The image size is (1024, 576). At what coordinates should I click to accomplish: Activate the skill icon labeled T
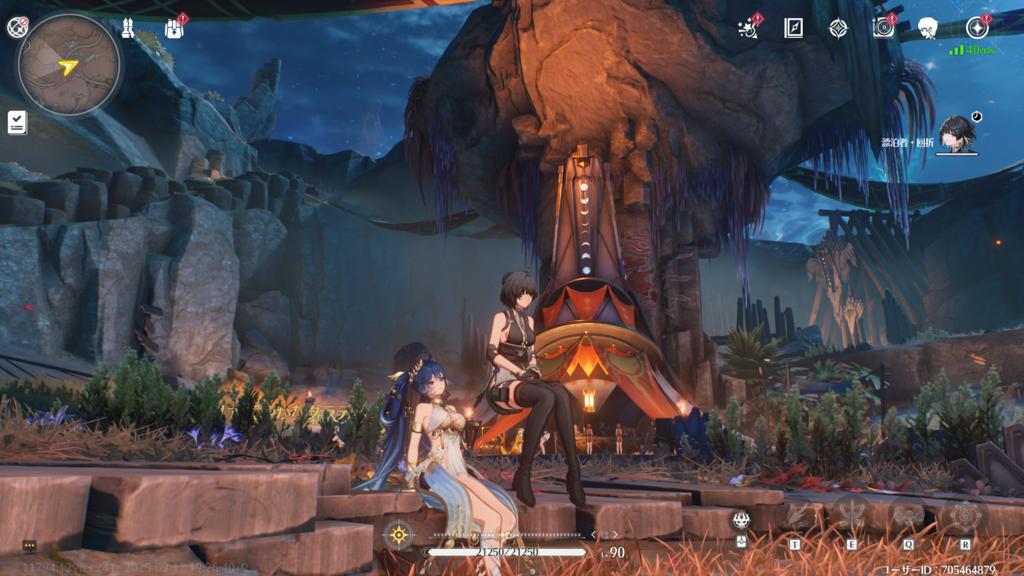[x=797, y=518]
